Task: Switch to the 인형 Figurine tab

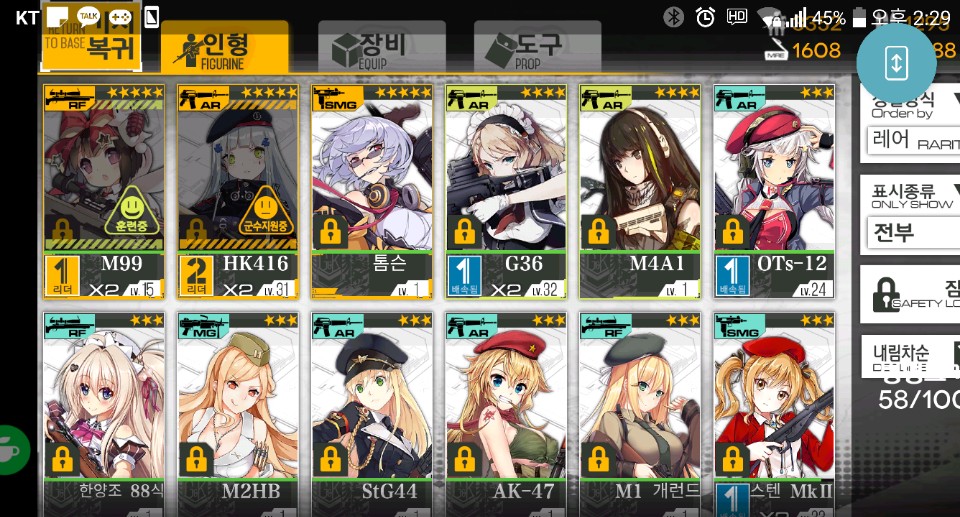Action: (x=225, y=47)
